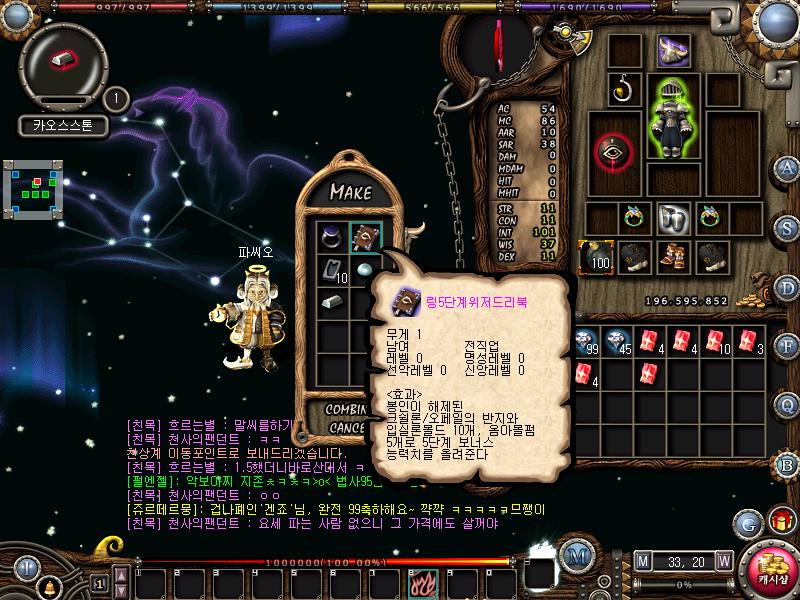Click the round M button by hotbar

pos(574,555)
